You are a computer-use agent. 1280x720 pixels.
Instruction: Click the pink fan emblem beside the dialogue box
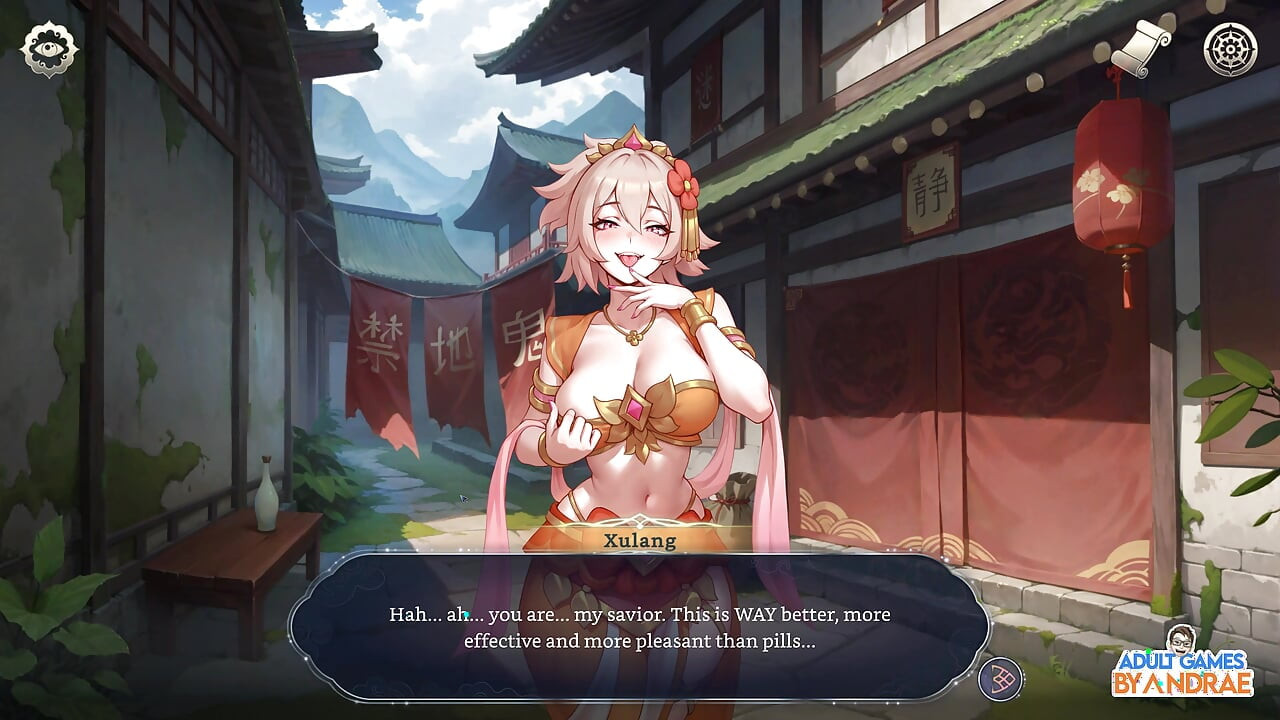[998, 680]
